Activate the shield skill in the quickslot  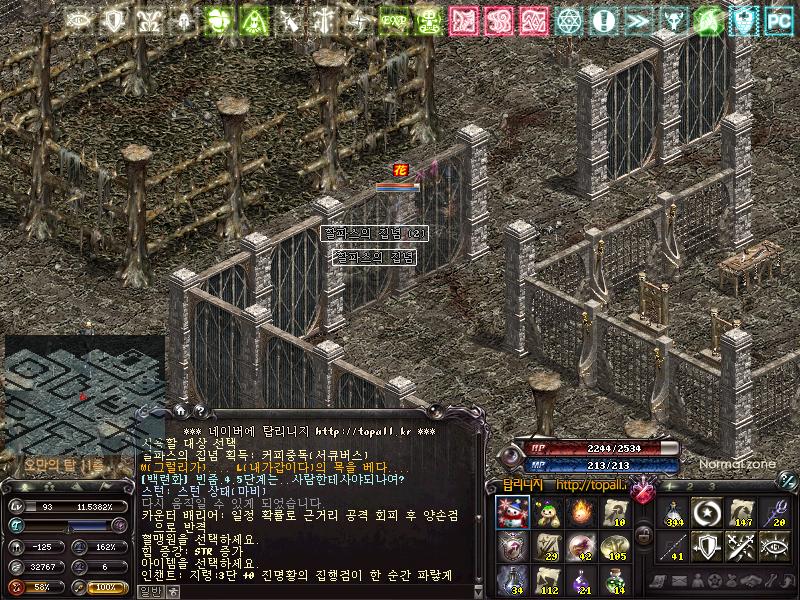[707, 547]
